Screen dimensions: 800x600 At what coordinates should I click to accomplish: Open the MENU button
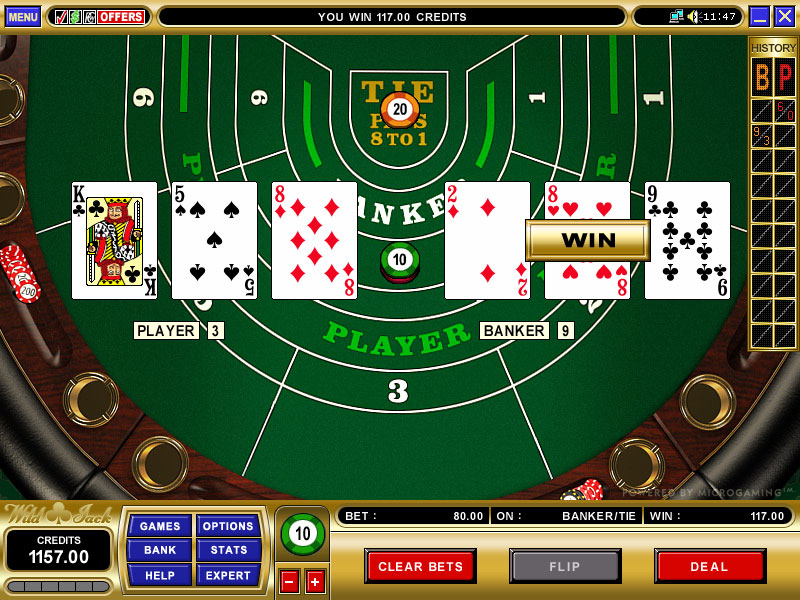point(22,16)
